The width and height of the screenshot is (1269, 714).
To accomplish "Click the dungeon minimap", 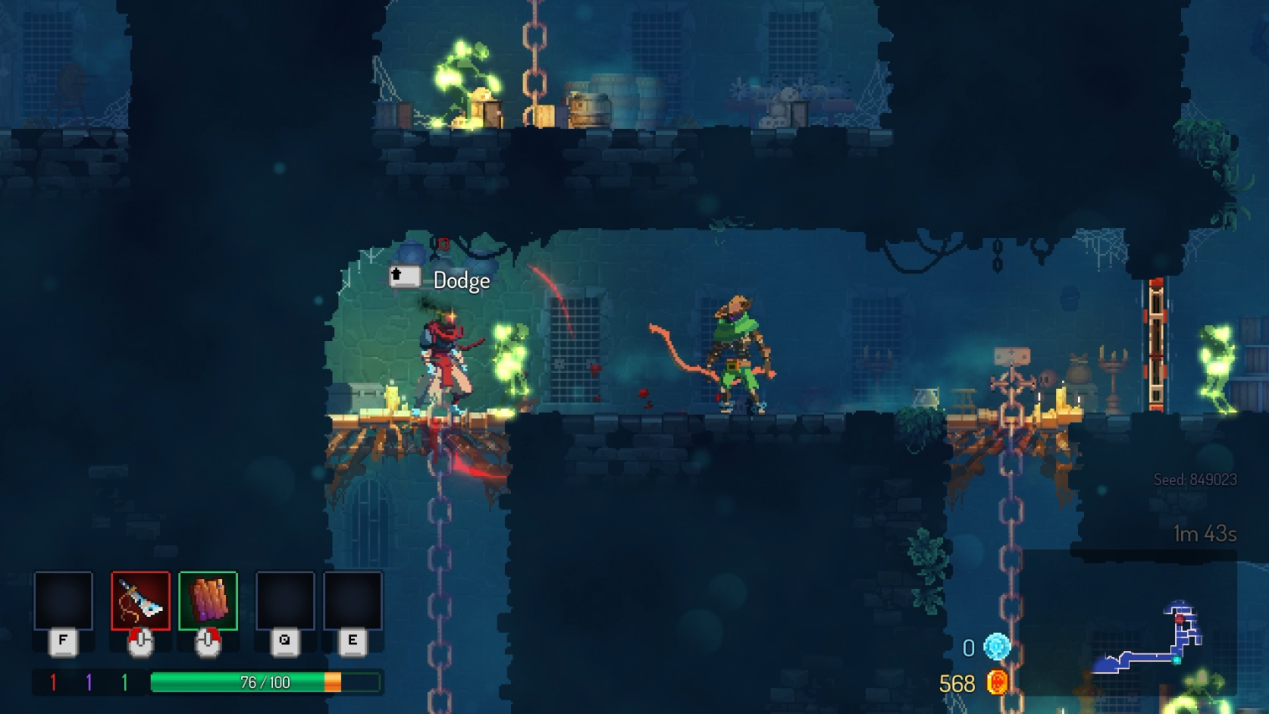I will click(1150, 640).
